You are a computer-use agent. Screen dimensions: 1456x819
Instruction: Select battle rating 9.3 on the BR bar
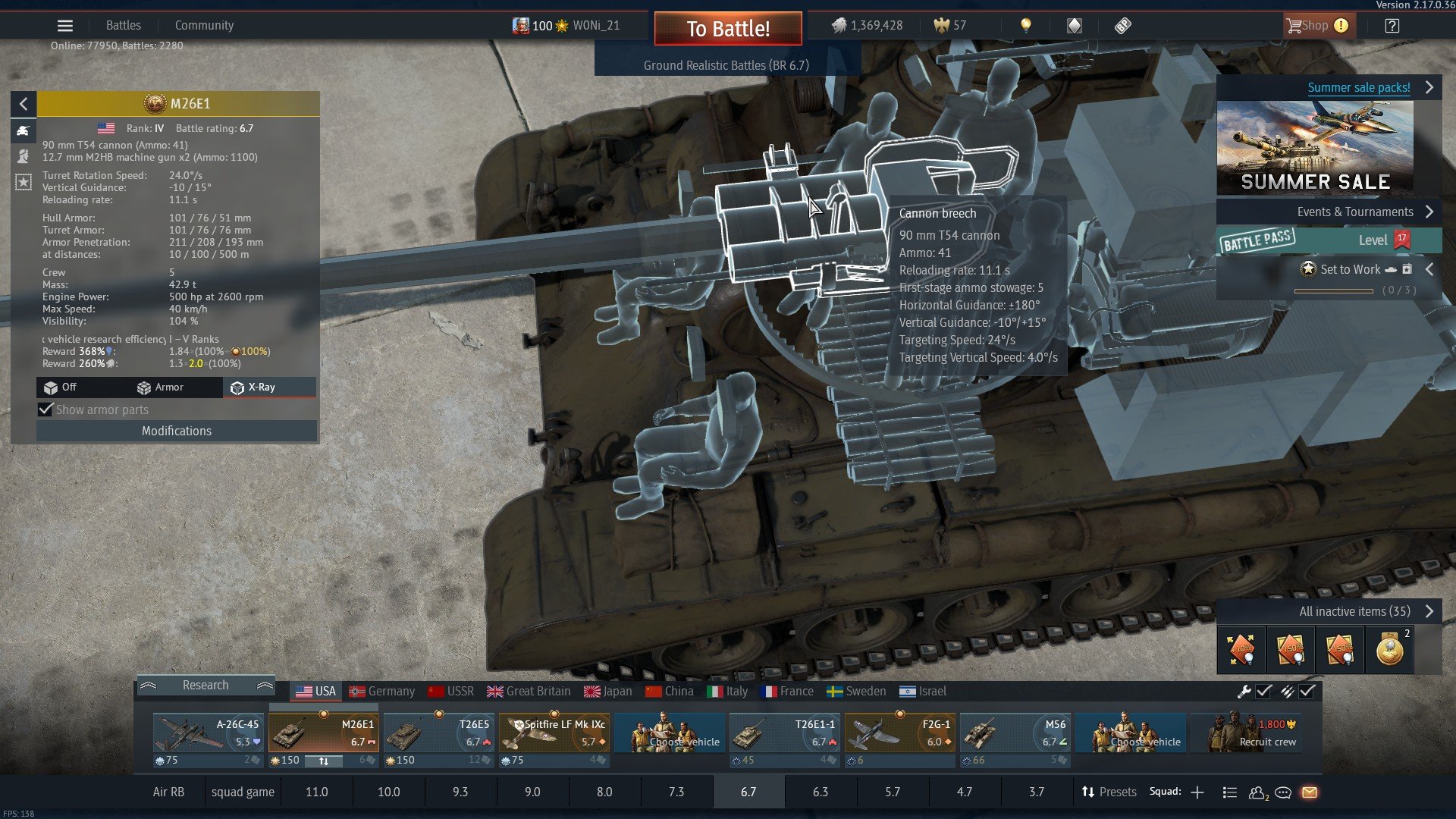tap(460, 792)
